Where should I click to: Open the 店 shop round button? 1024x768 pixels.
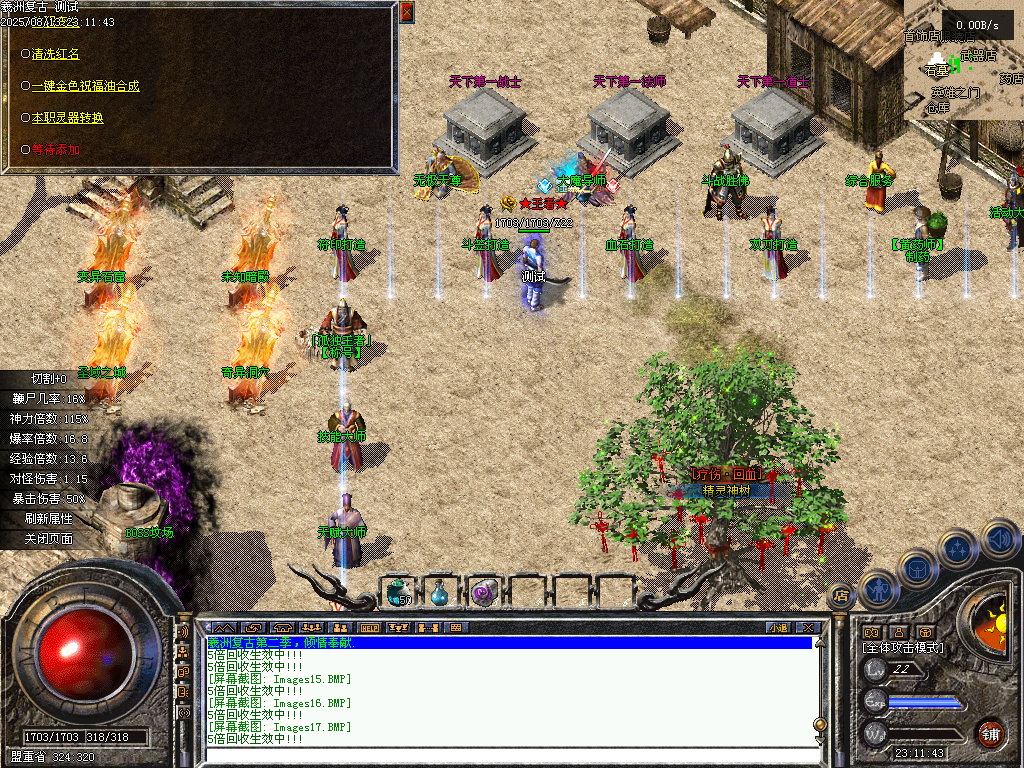pyautogui.click(x=842, y=596)
